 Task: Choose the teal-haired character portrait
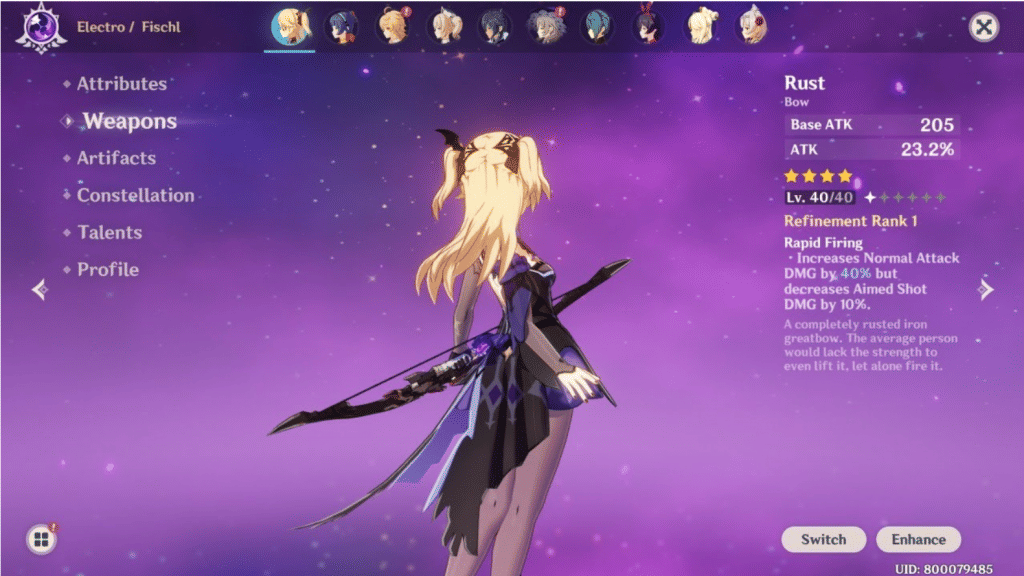[x=597, y=27]
